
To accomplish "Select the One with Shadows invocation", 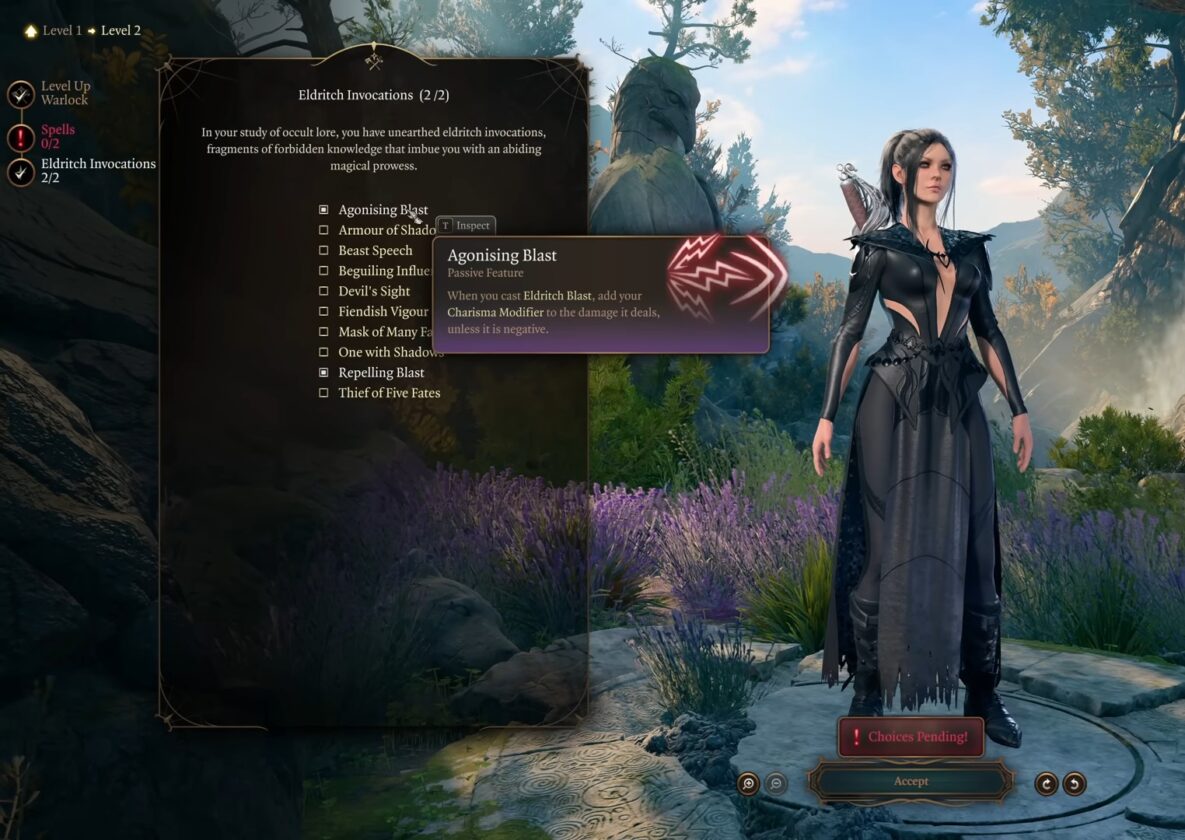I will point(323,352).
